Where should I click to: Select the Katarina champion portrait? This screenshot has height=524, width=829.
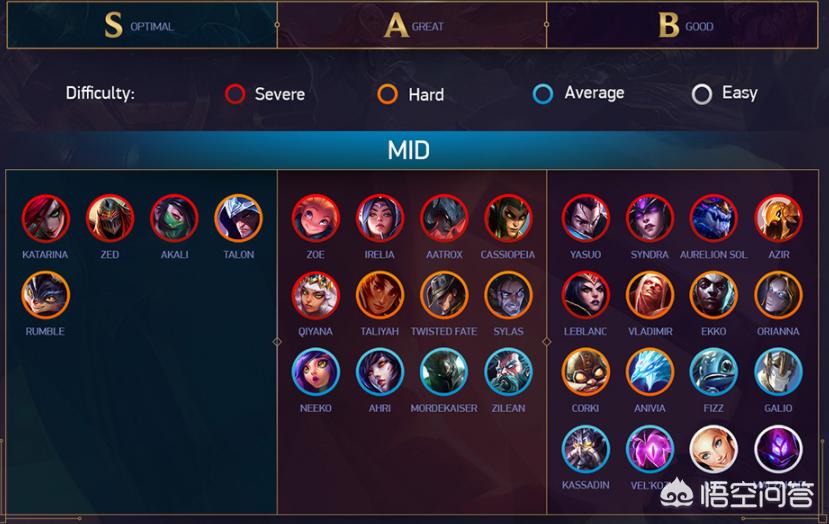coord(45,218)
